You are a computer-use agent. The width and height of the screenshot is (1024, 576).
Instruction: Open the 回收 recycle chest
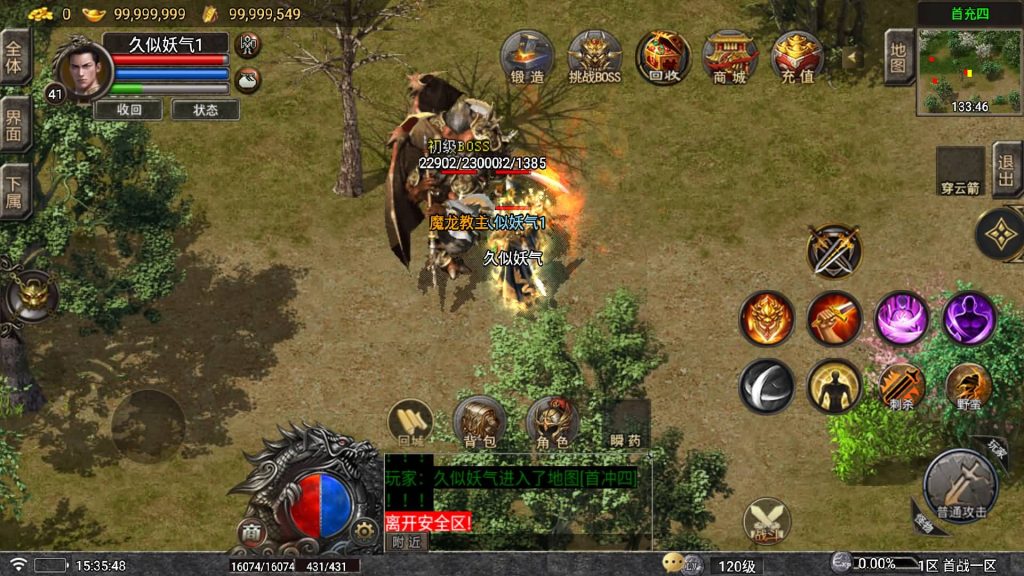coord(663,56)
